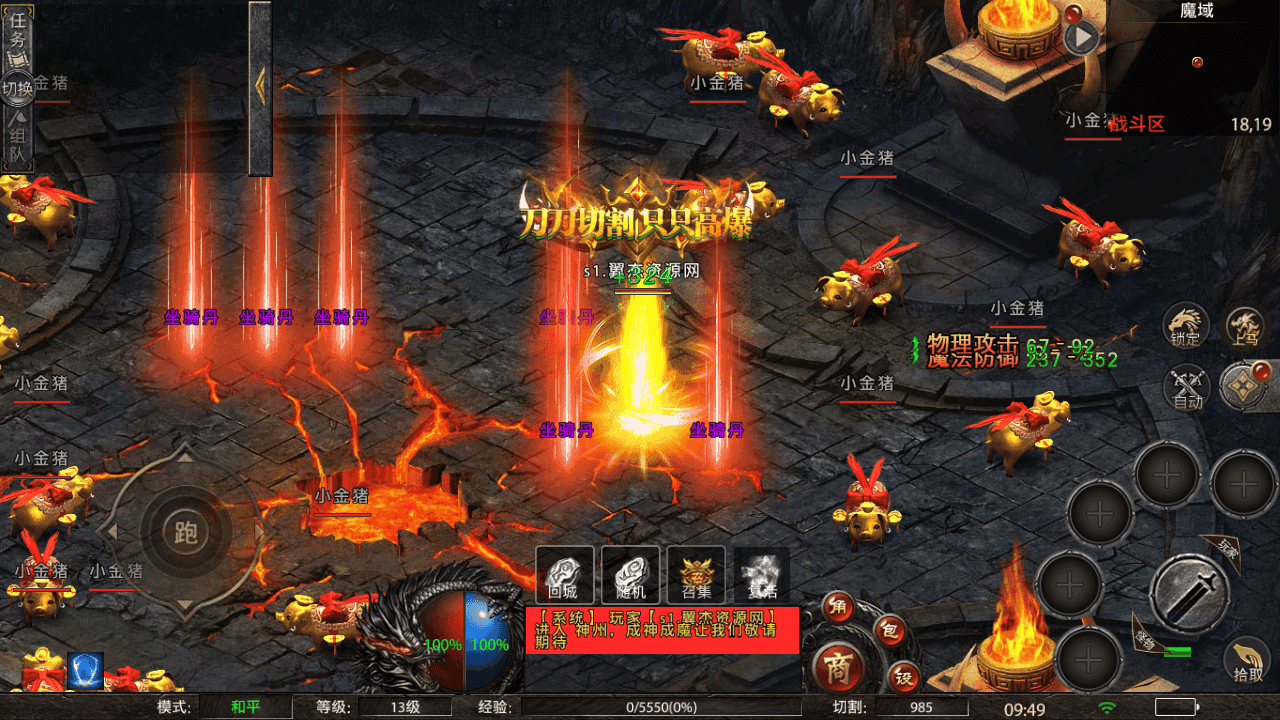The image size is (1280, 720).
Task: Switch to the 组队 team tab
Action: pyautogui.click(x=18, y=144)
